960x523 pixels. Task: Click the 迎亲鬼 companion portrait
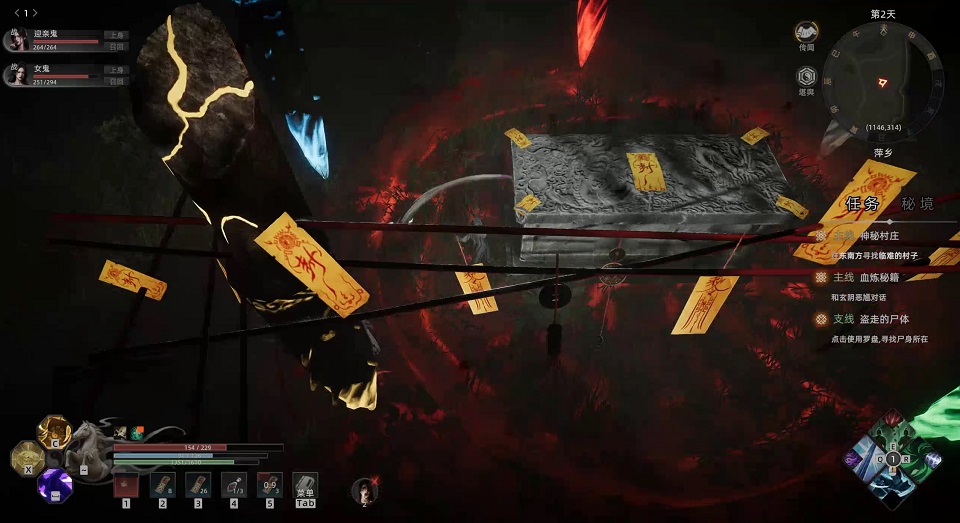[16, 39]
